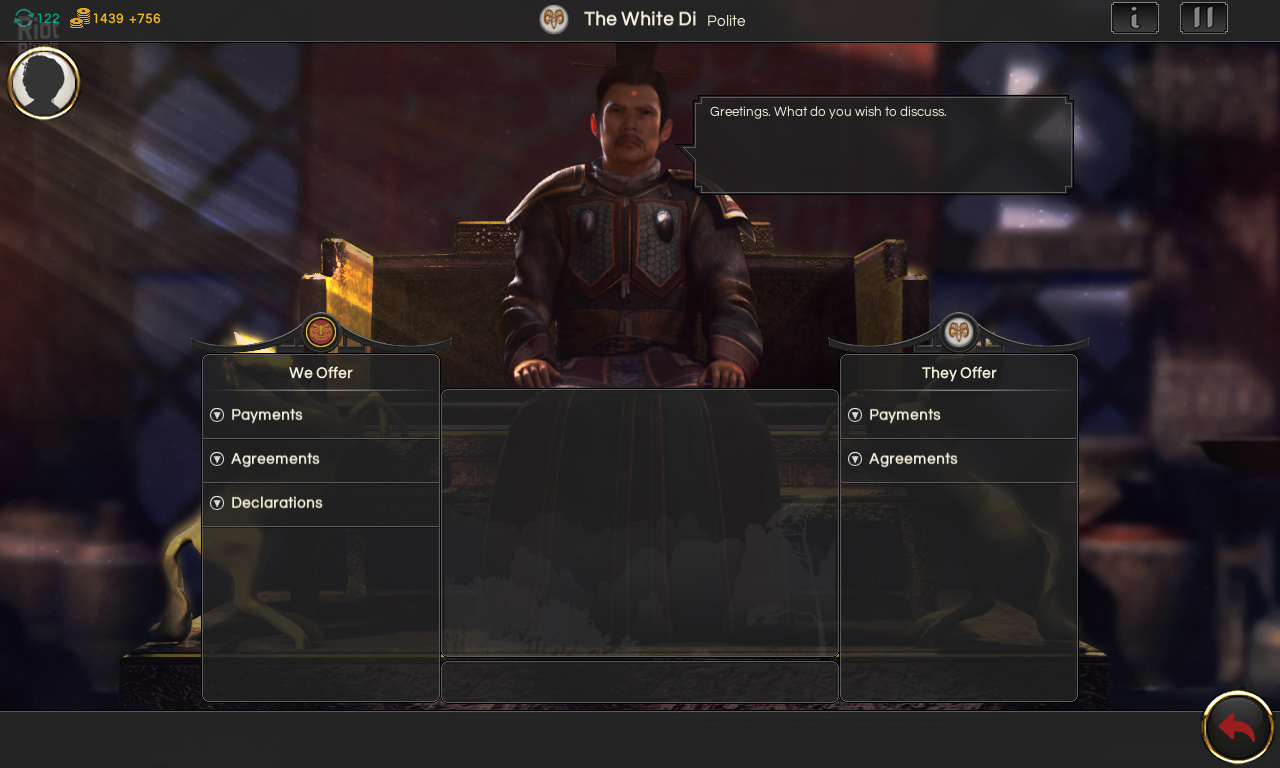Open the info panel button
Viewport: 1280px width, 768px height.
[1135, 18]
